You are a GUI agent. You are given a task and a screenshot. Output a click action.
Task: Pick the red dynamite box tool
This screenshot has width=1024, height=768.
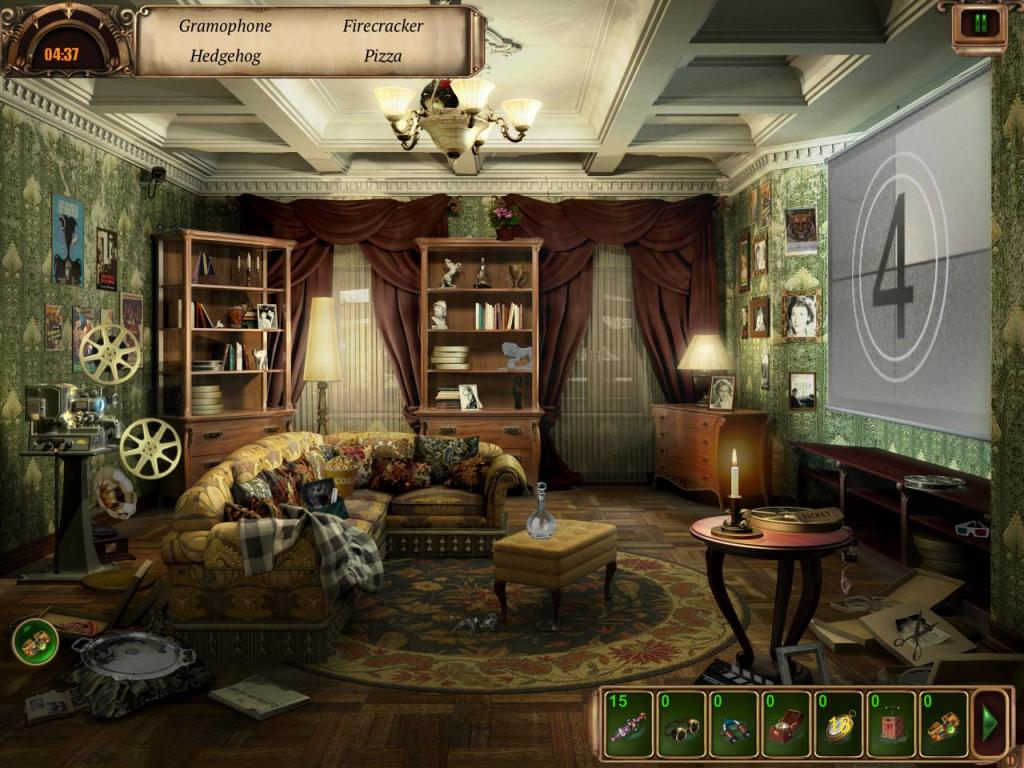point(891,724)
